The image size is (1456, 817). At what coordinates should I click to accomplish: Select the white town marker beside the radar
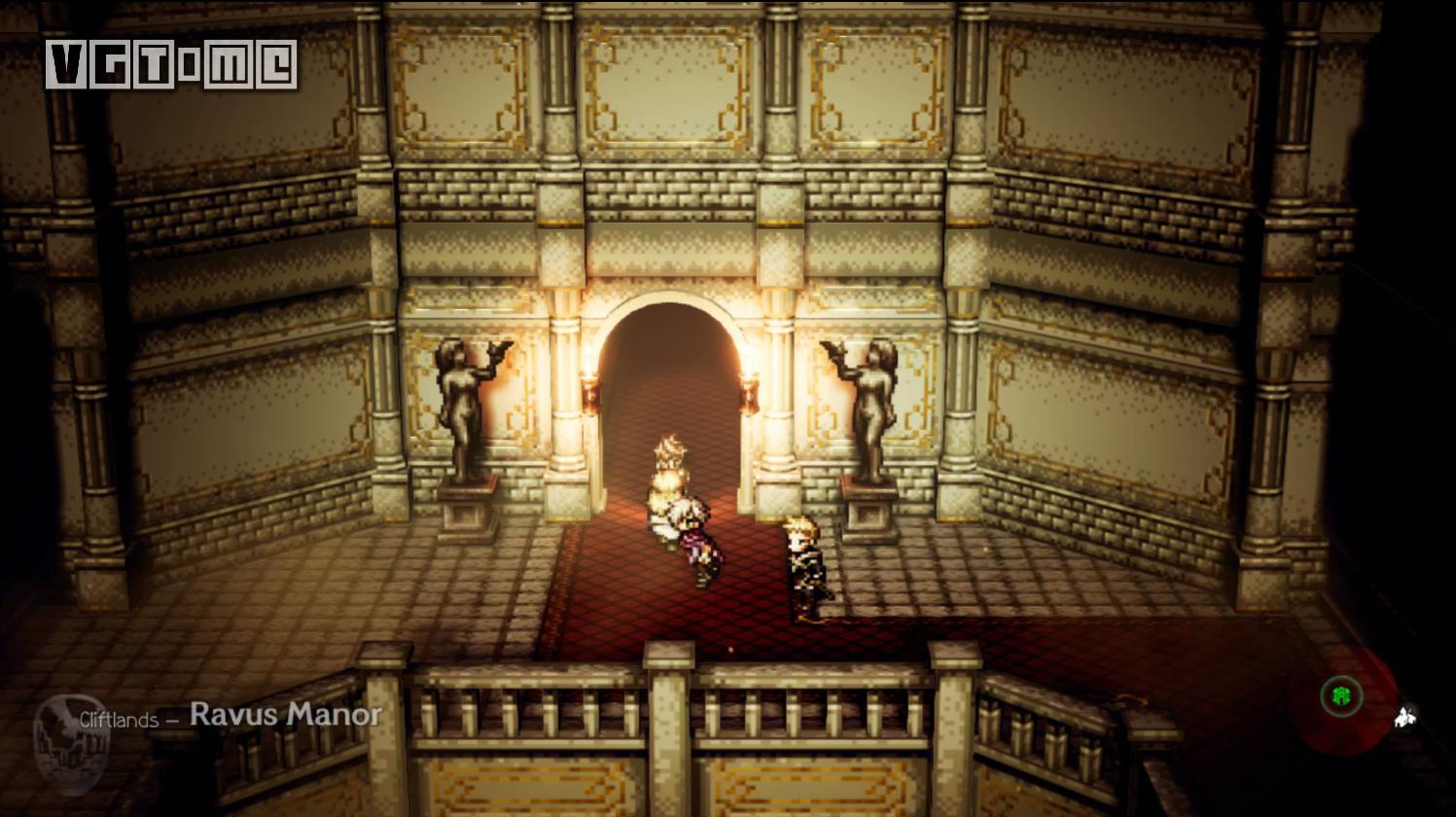1403,718
